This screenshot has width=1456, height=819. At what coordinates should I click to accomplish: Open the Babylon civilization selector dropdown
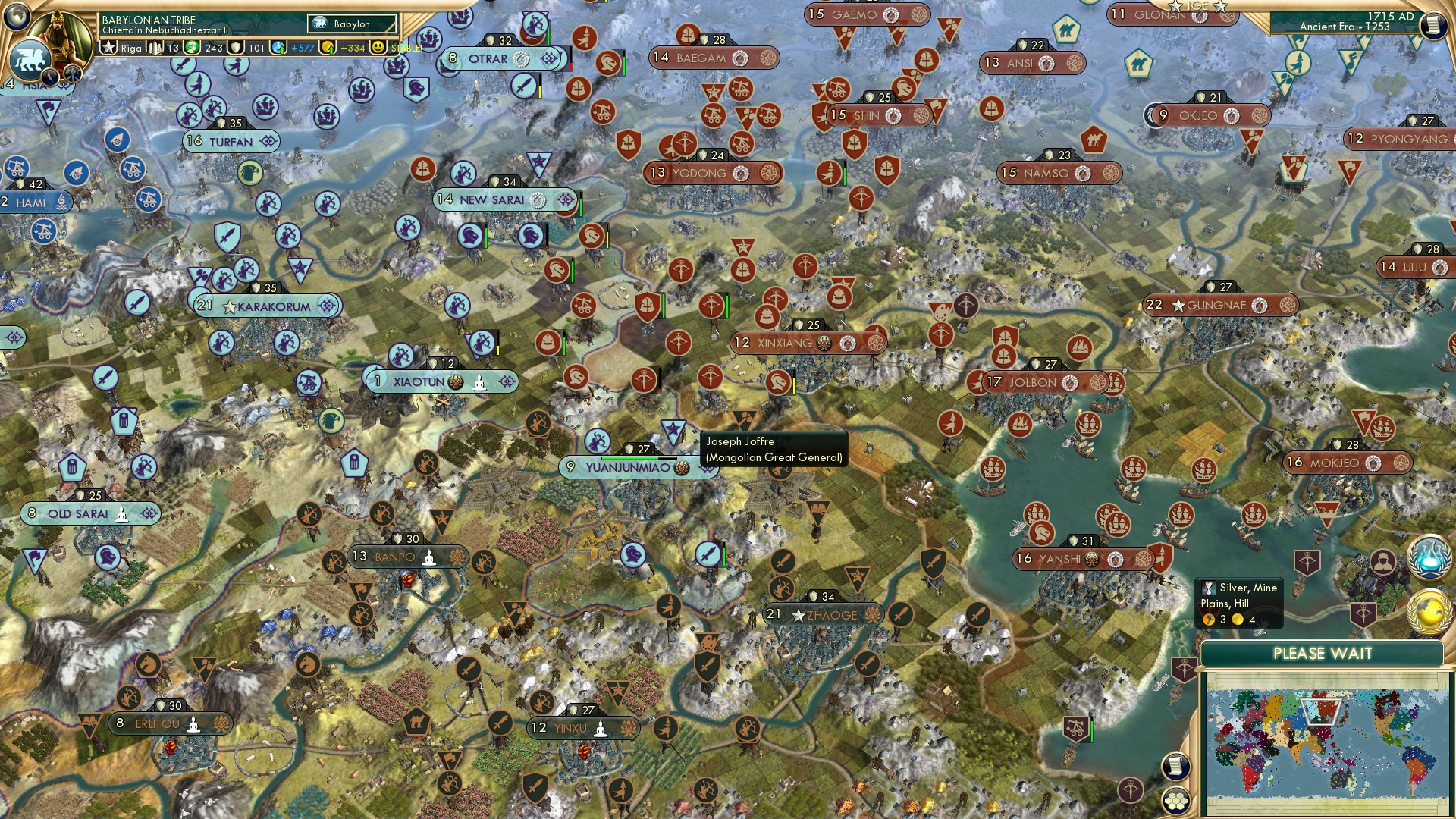pos(351,24)
